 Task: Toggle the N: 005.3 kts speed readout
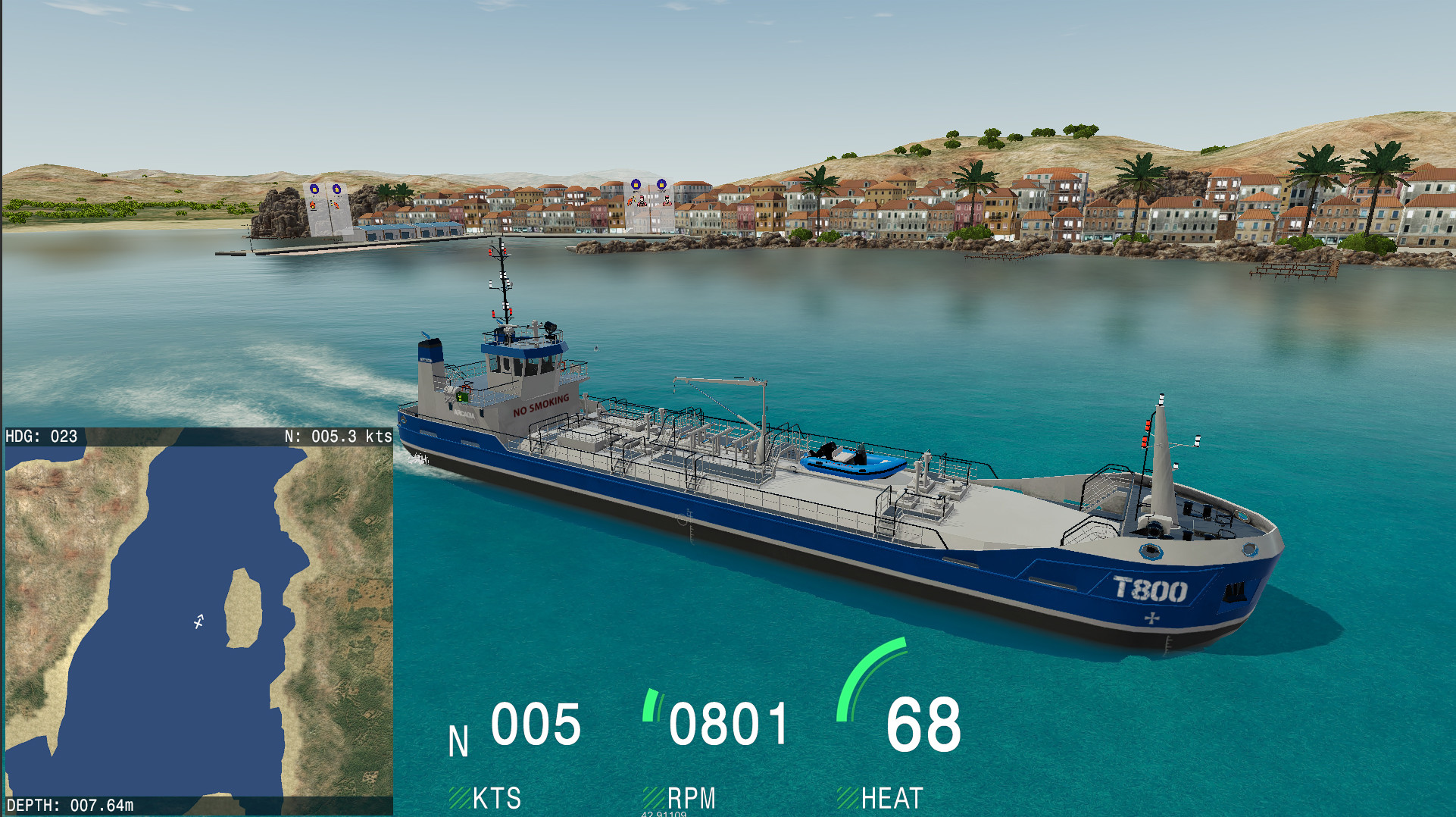click(337, 437)
